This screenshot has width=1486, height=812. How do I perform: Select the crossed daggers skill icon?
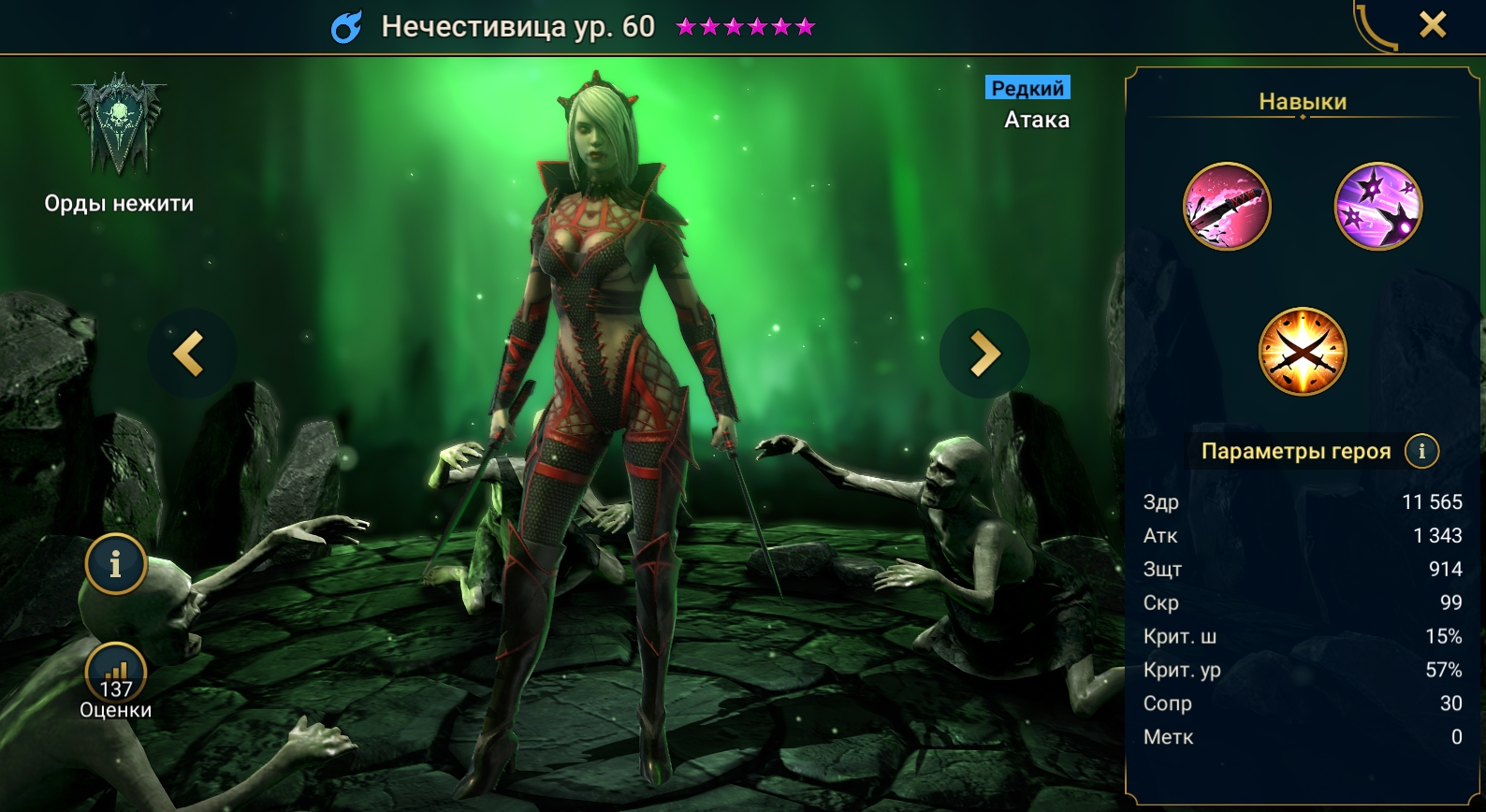coord(1303,352)
